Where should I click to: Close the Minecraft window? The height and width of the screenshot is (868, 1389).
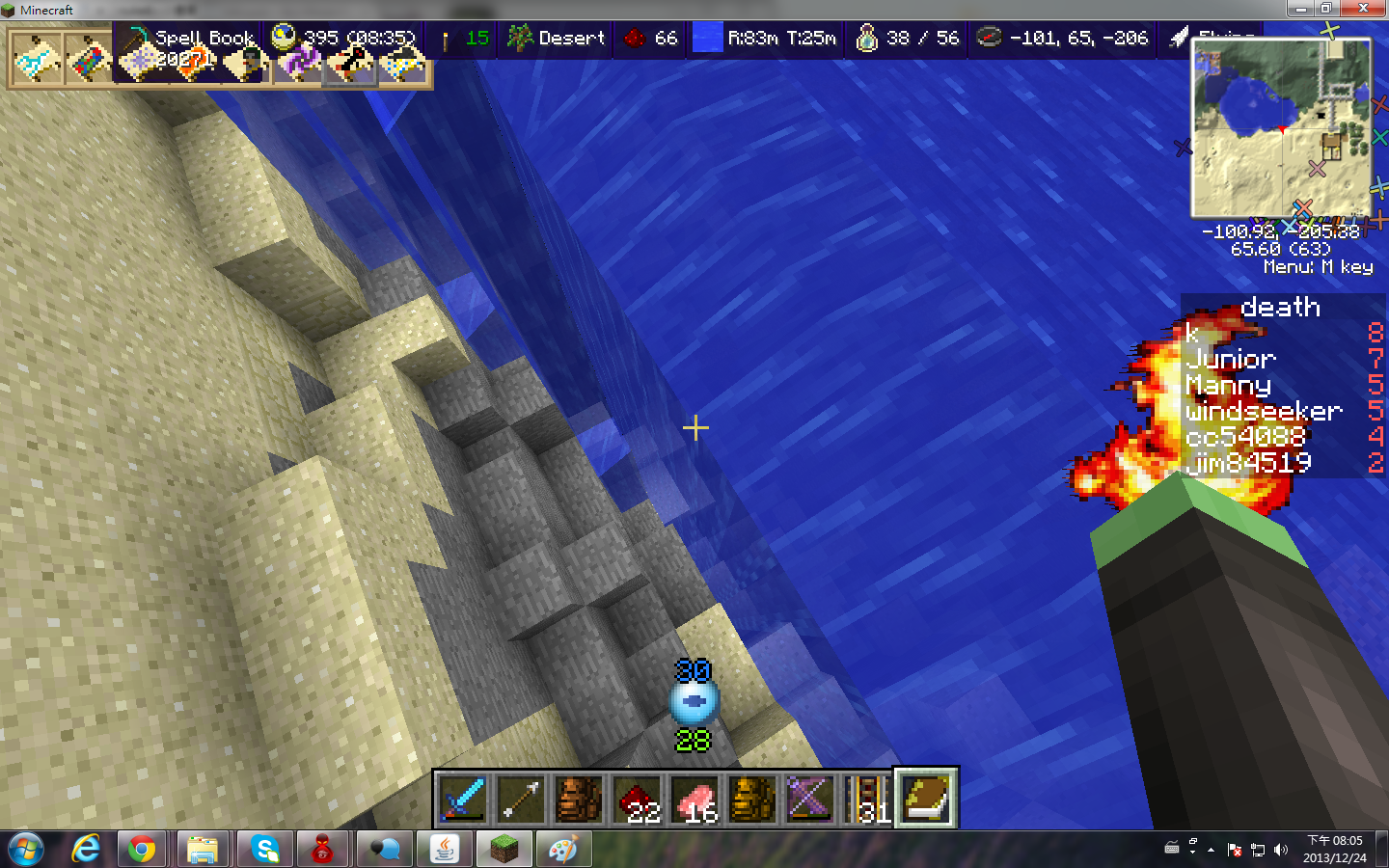(x=1363, y=9)
